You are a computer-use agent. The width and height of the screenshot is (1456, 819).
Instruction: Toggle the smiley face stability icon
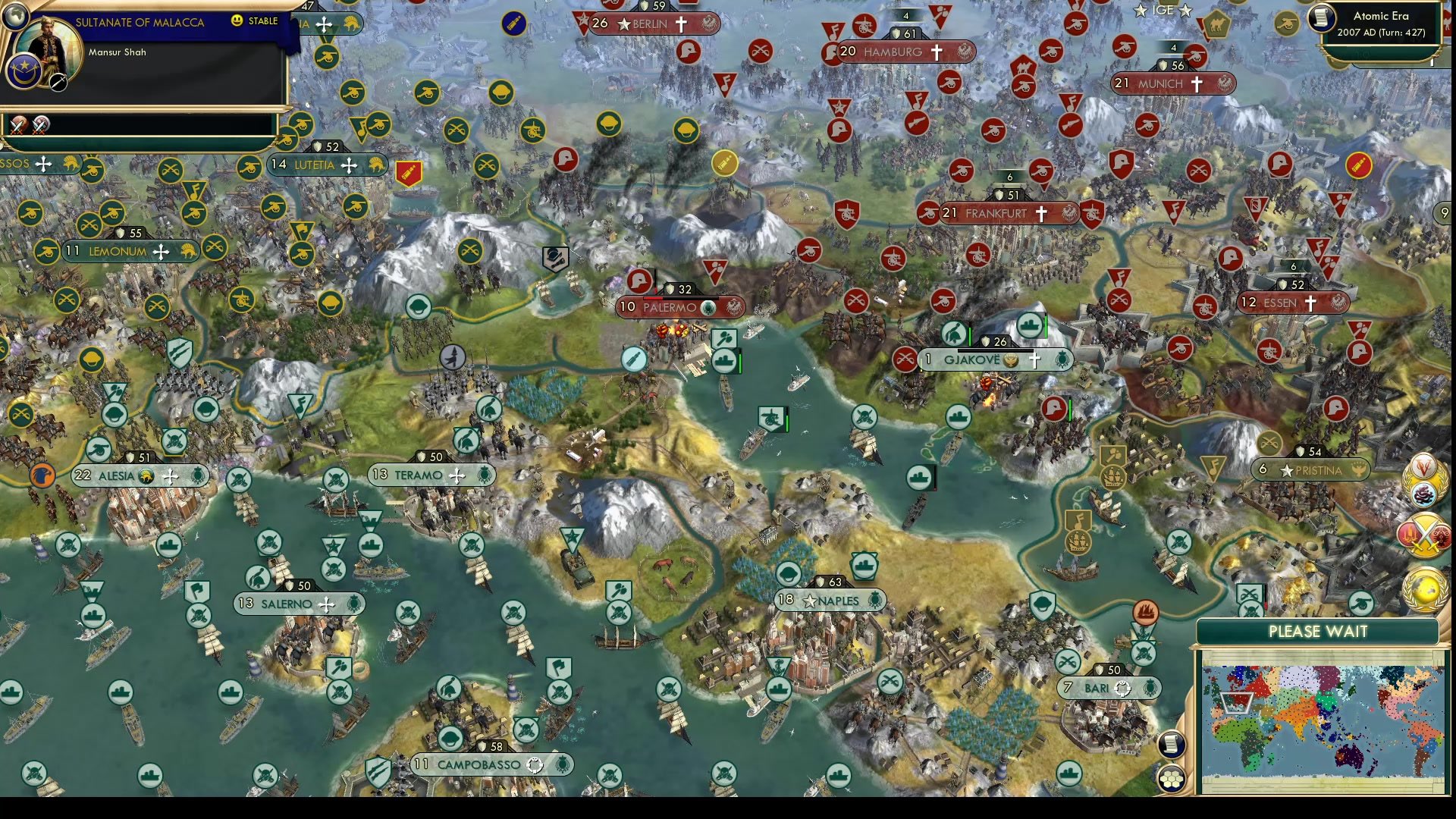(x=237, y=22)
